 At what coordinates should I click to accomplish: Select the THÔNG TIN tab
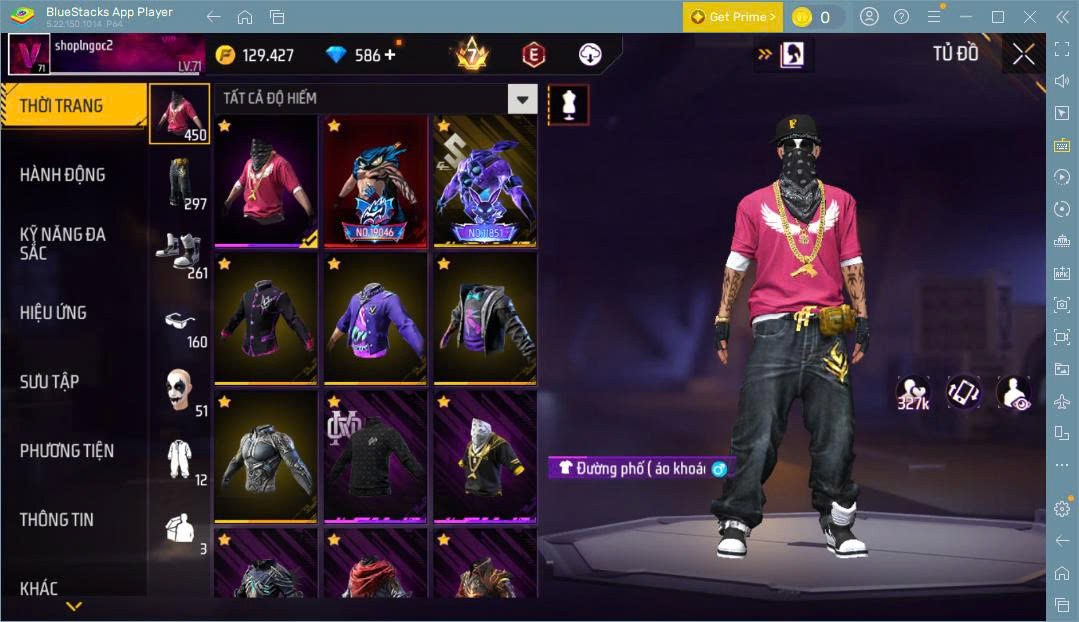(57, 520)
